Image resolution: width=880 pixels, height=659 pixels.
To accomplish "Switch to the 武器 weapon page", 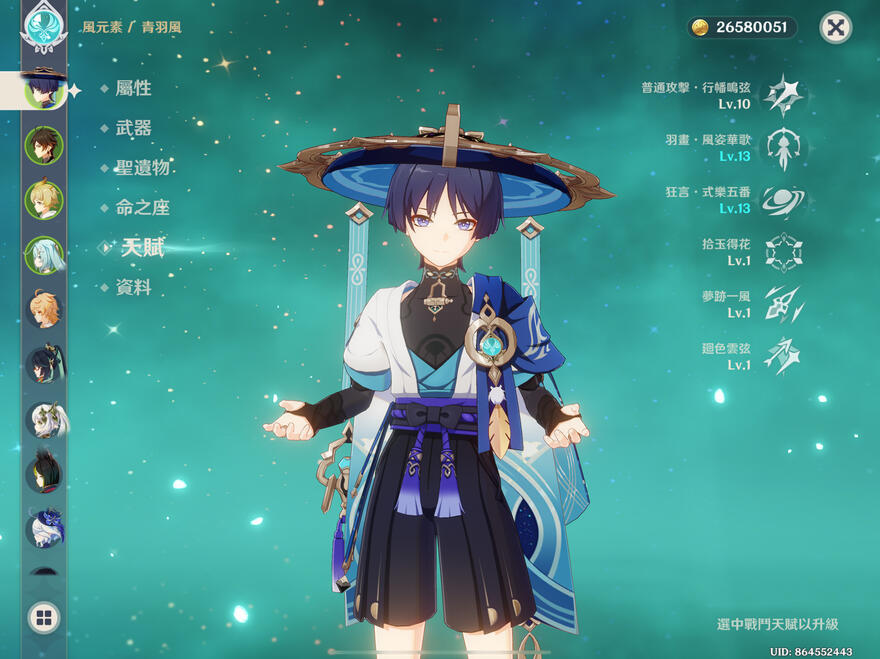I will pyautogui.click(x=133, y=128).
